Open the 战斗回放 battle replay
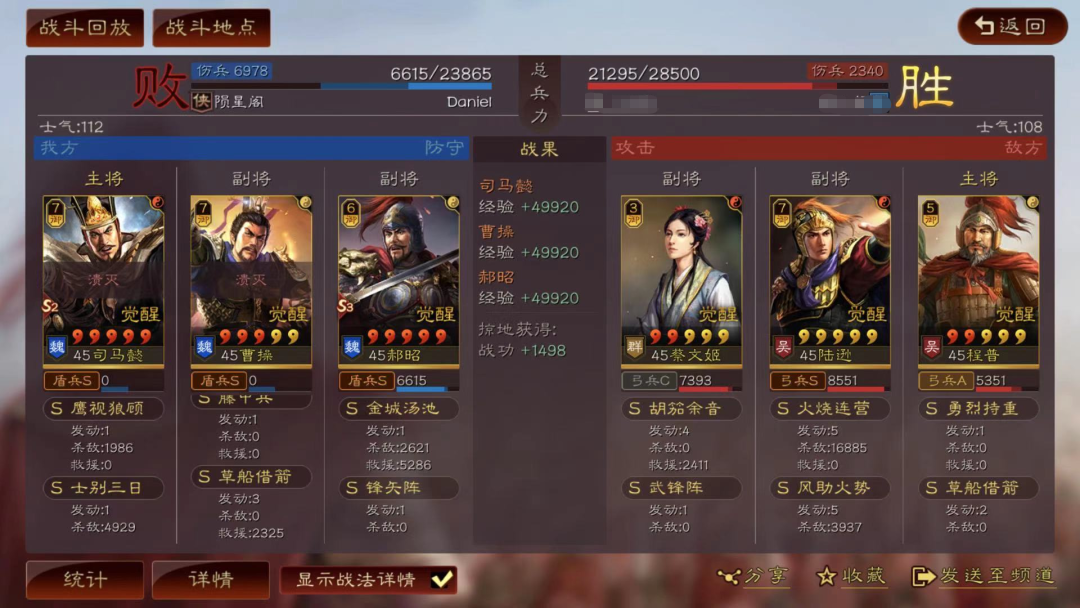This screenshot has width=1080, height=608. click(x=85, y=28)
